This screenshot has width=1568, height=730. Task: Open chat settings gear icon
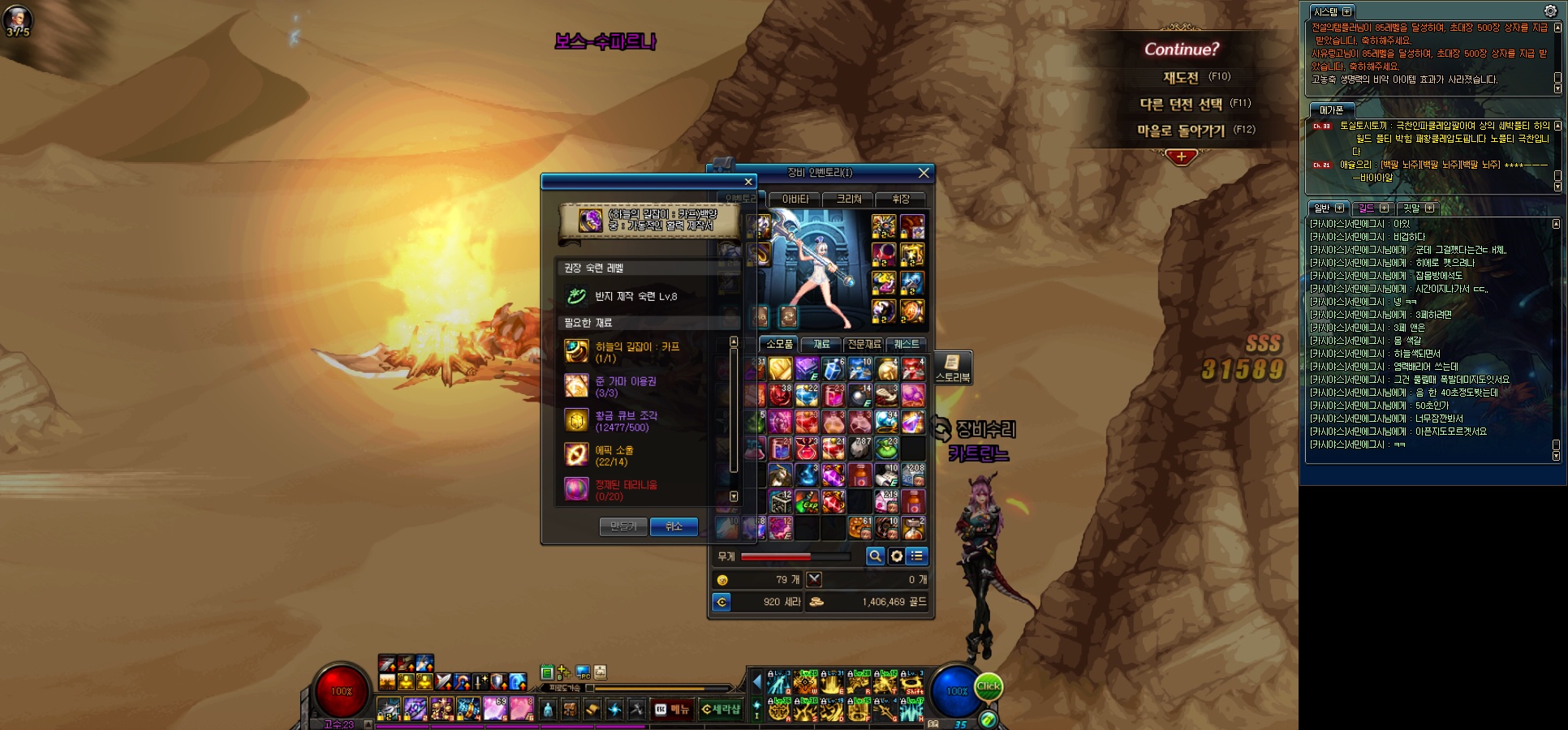(x=1550, y=11)
